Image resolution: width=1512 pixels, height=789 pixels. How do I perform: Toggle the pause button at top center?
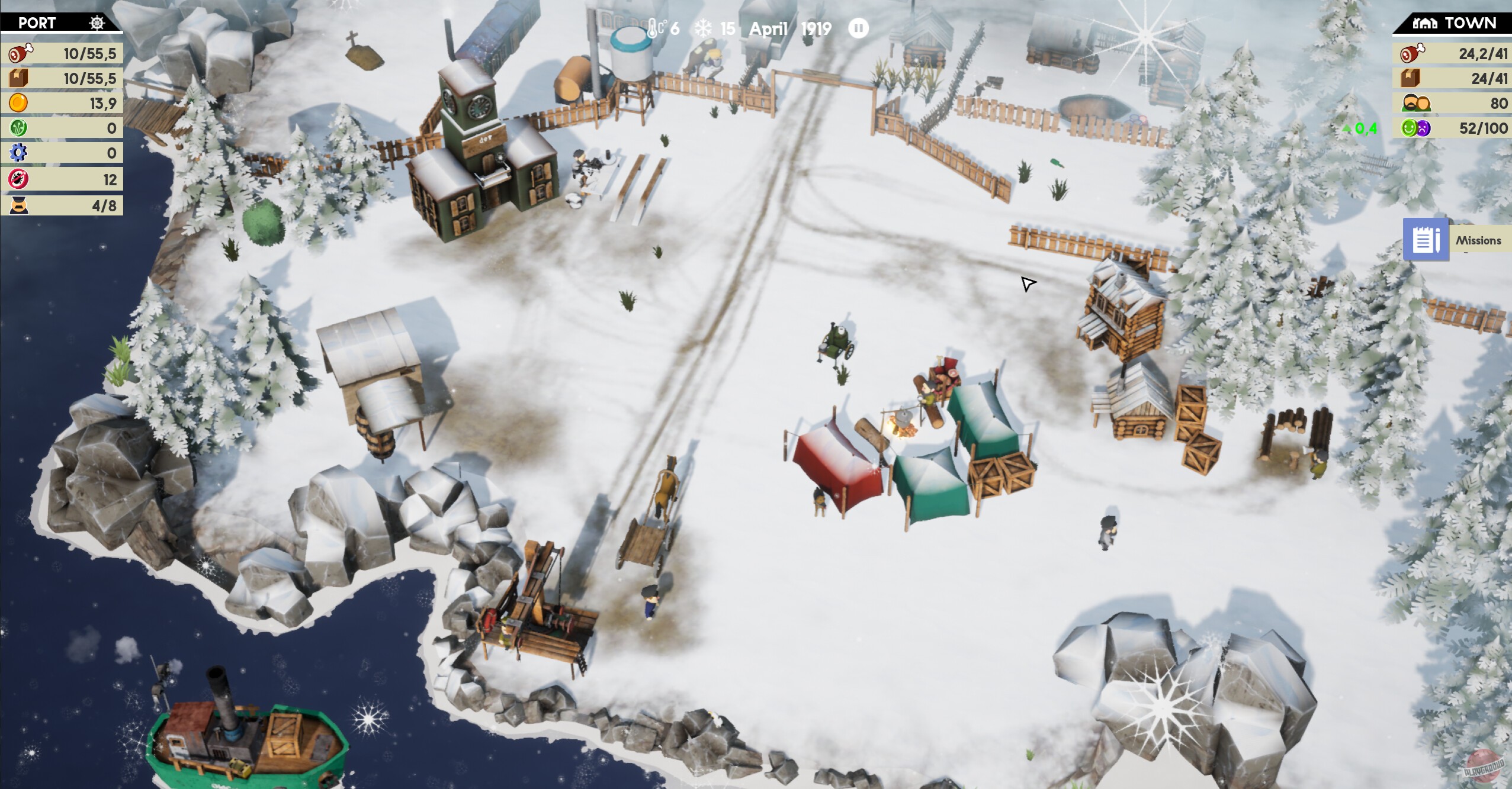coord(858,27)
